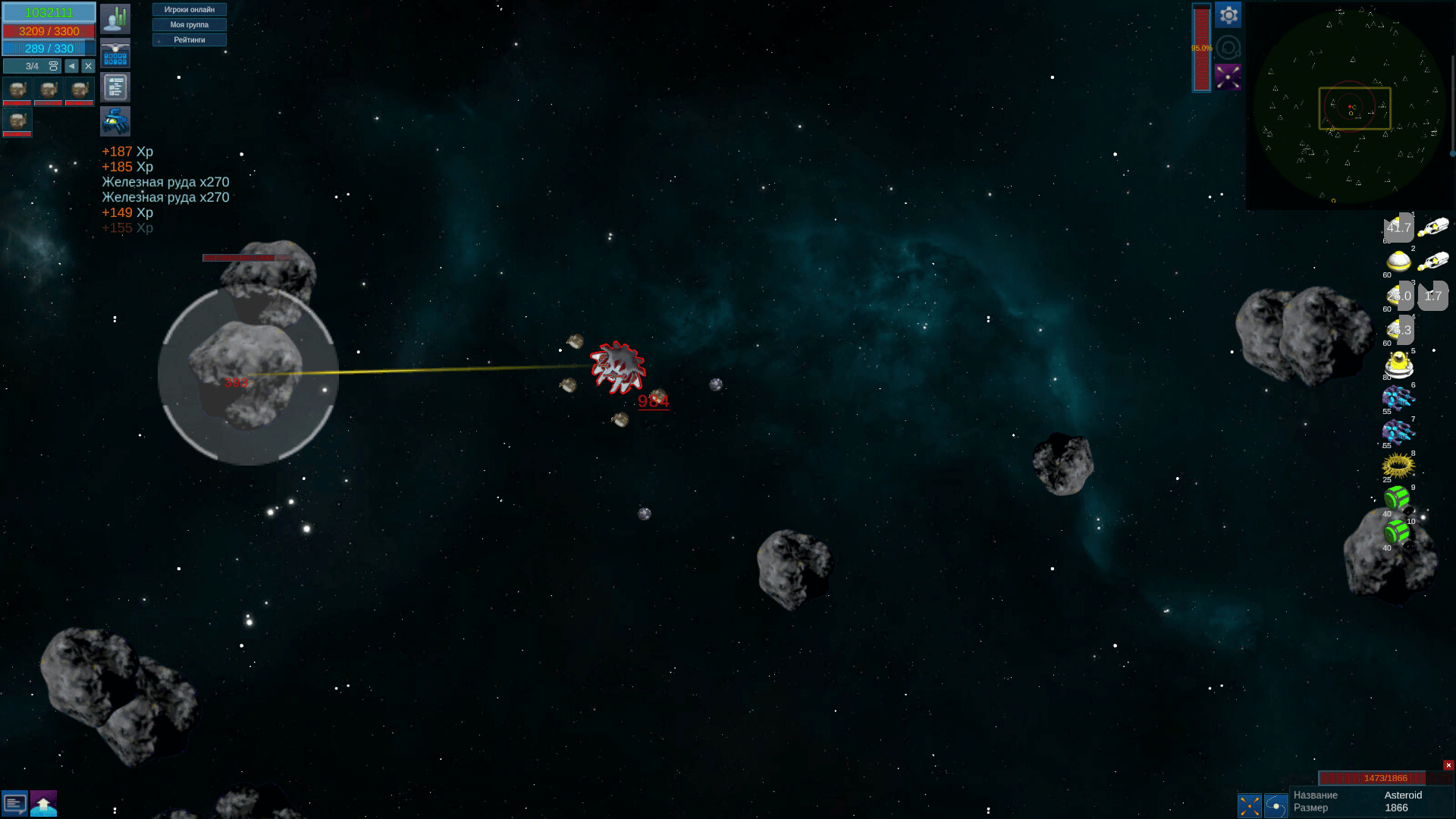Open the quest checklist icon
Image resolution: width=1456 pixels, height=819 pixels.
tap(115, 88)
